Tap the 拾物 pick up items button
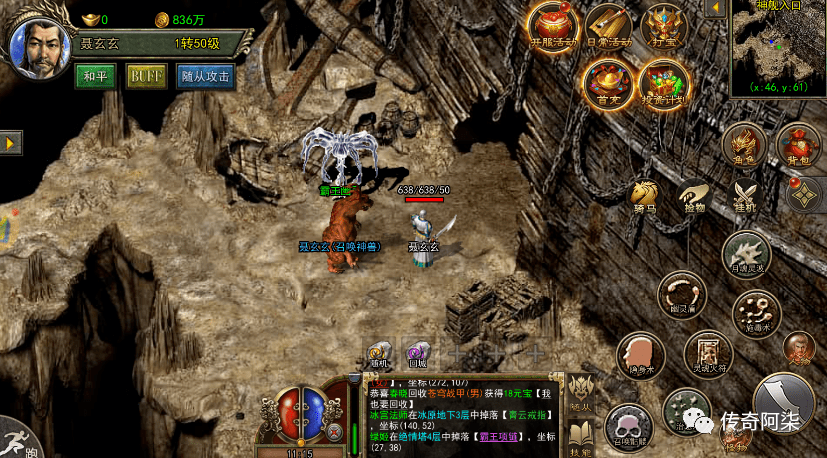827x458 pixels. [694, 198]
